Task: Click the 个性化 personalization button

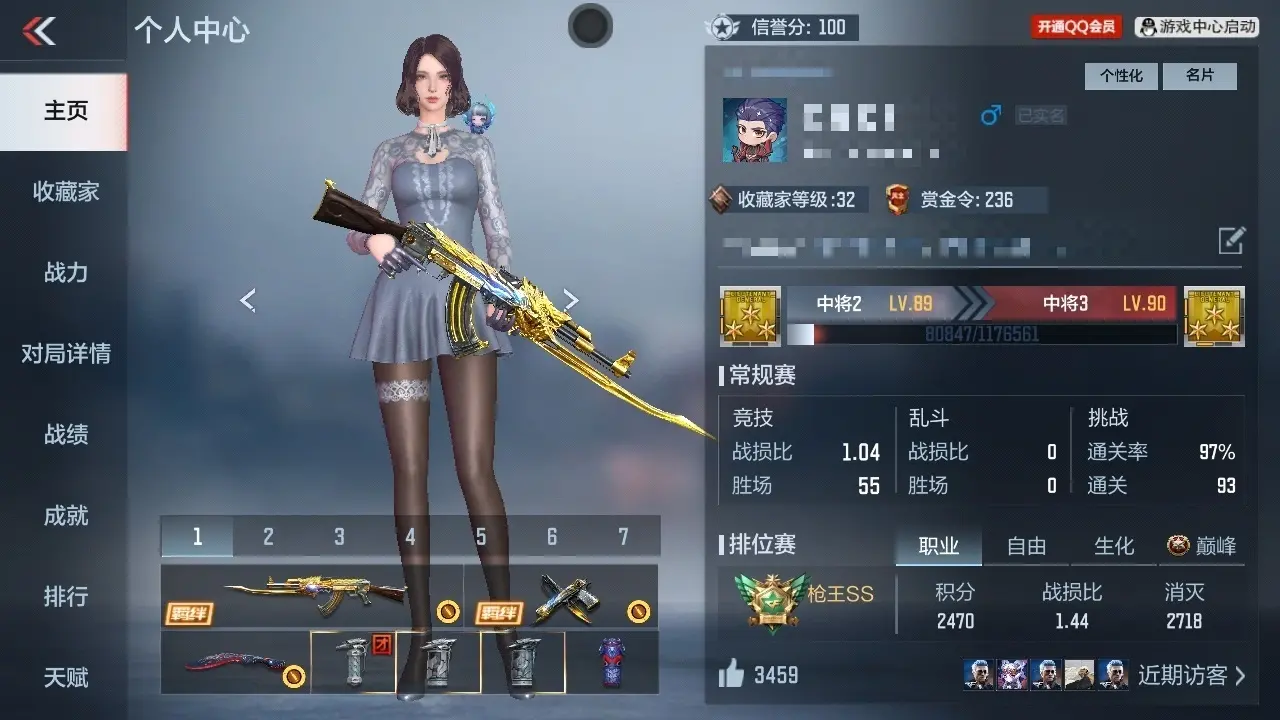Action: (x=1121, y=76)
